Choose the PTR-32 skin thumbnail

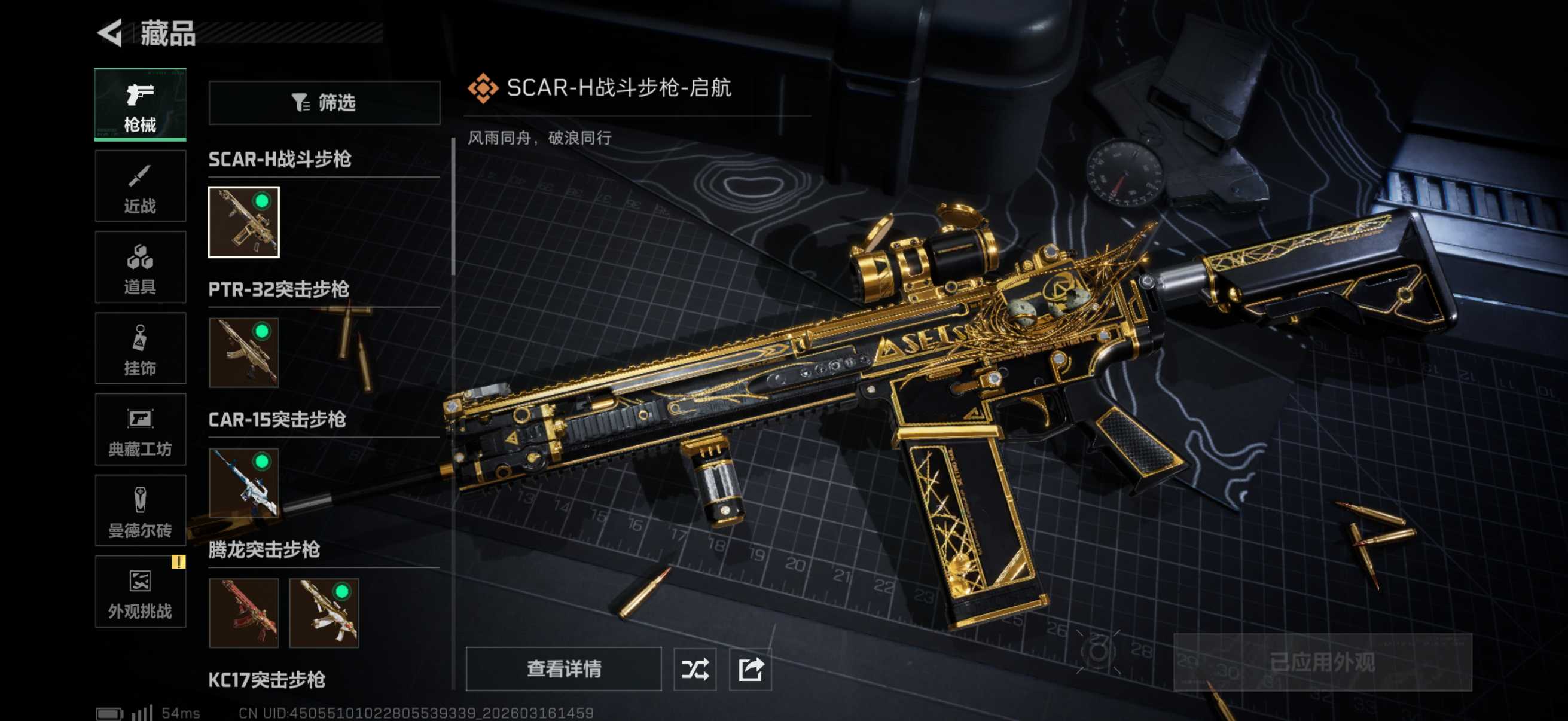[x=243, y=352]
